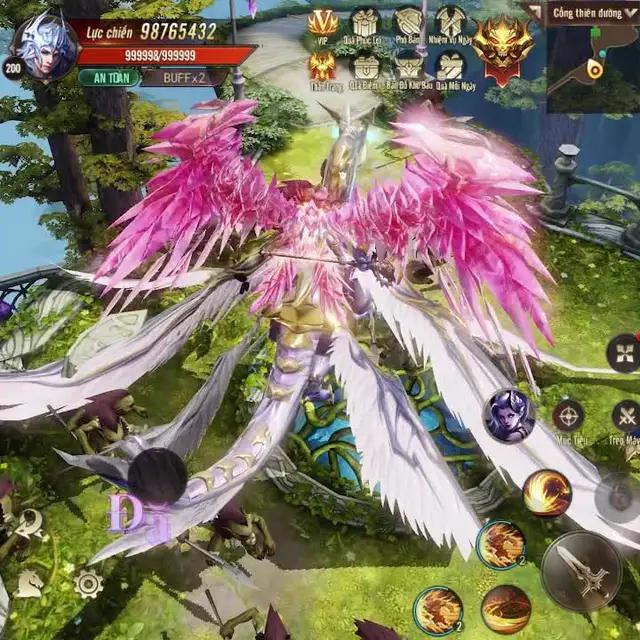Image resolution: width=640 pixels, height=640 pixels.
Task: Open the player portrait profile
Action: point(43,45)
